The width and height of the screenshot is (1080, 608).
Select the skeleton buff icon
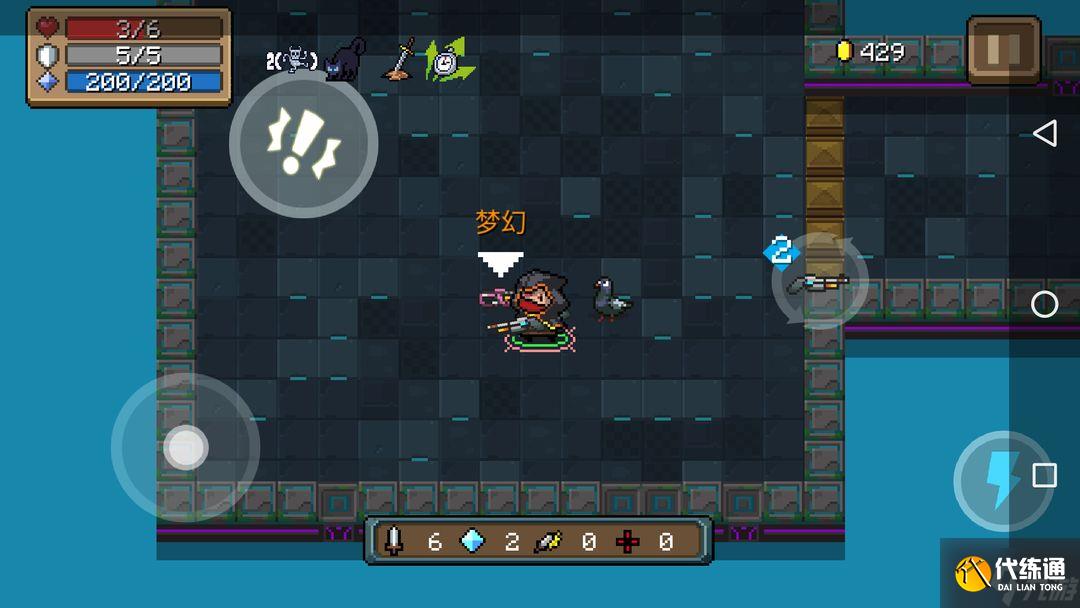pos(295,60)
